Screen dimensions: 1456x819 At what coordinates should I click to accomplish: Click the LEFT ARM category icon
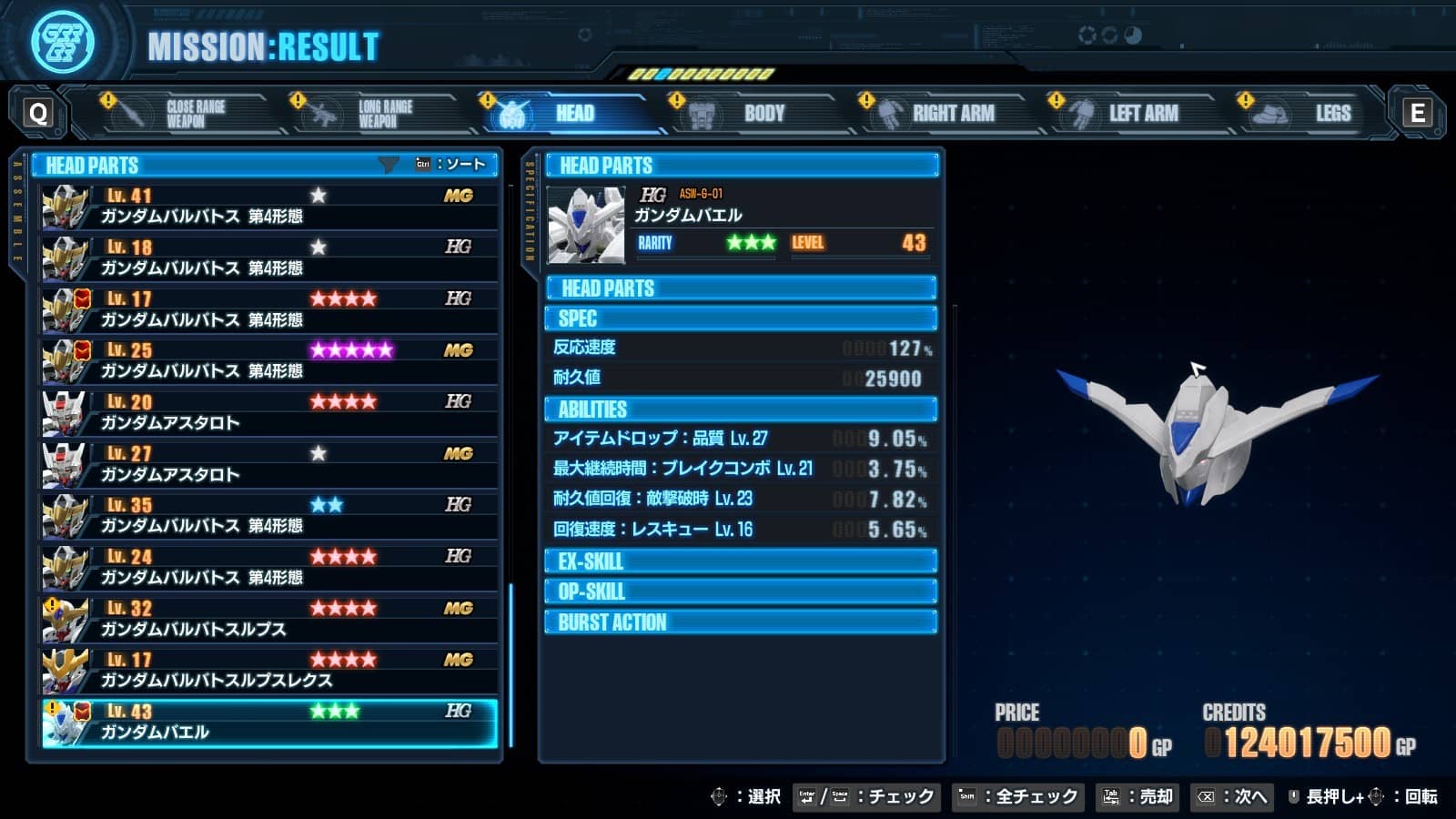(1081, 111)
